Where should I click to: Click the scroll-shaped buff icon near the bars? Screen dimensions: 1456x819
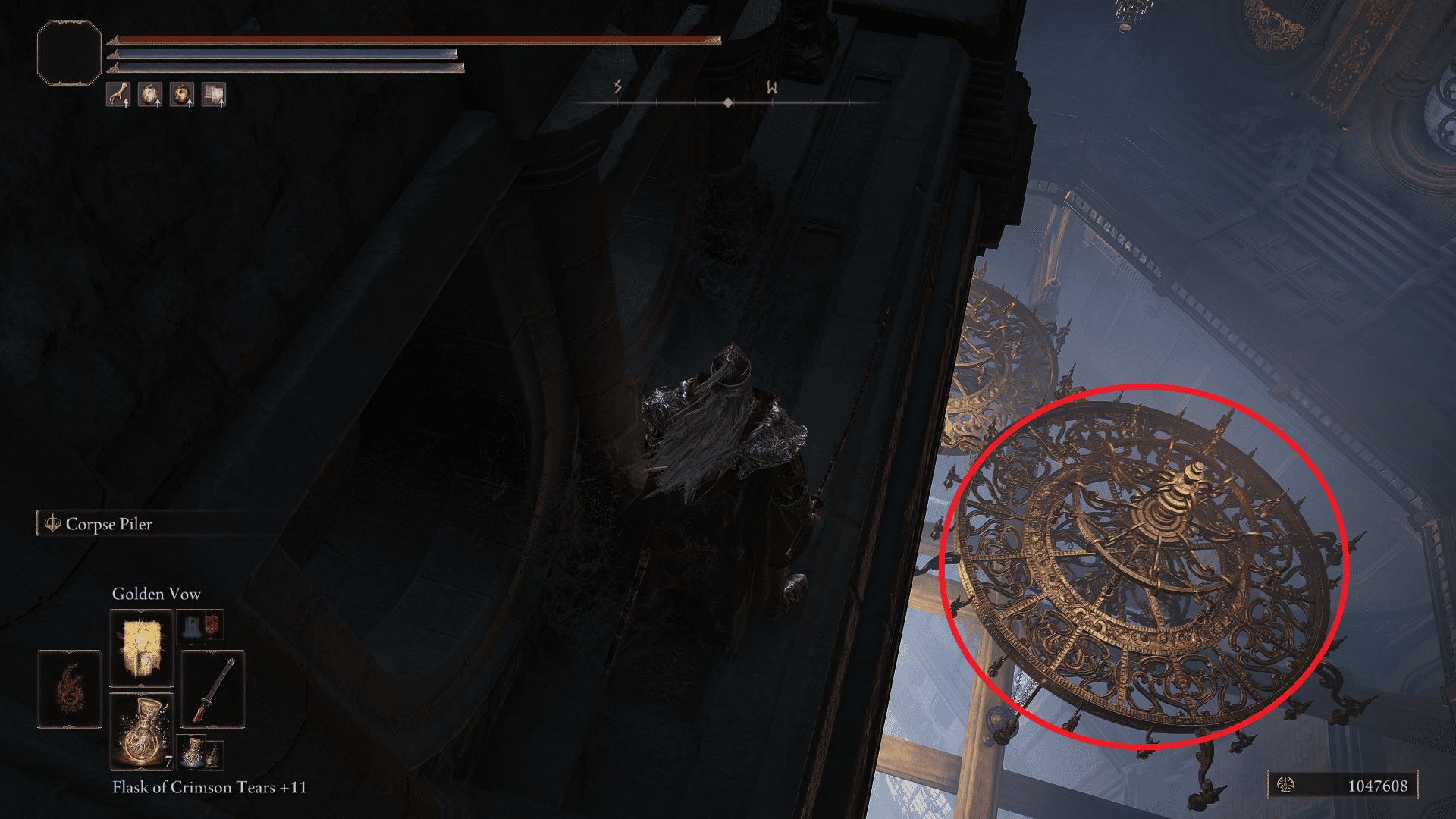[213, 95]
